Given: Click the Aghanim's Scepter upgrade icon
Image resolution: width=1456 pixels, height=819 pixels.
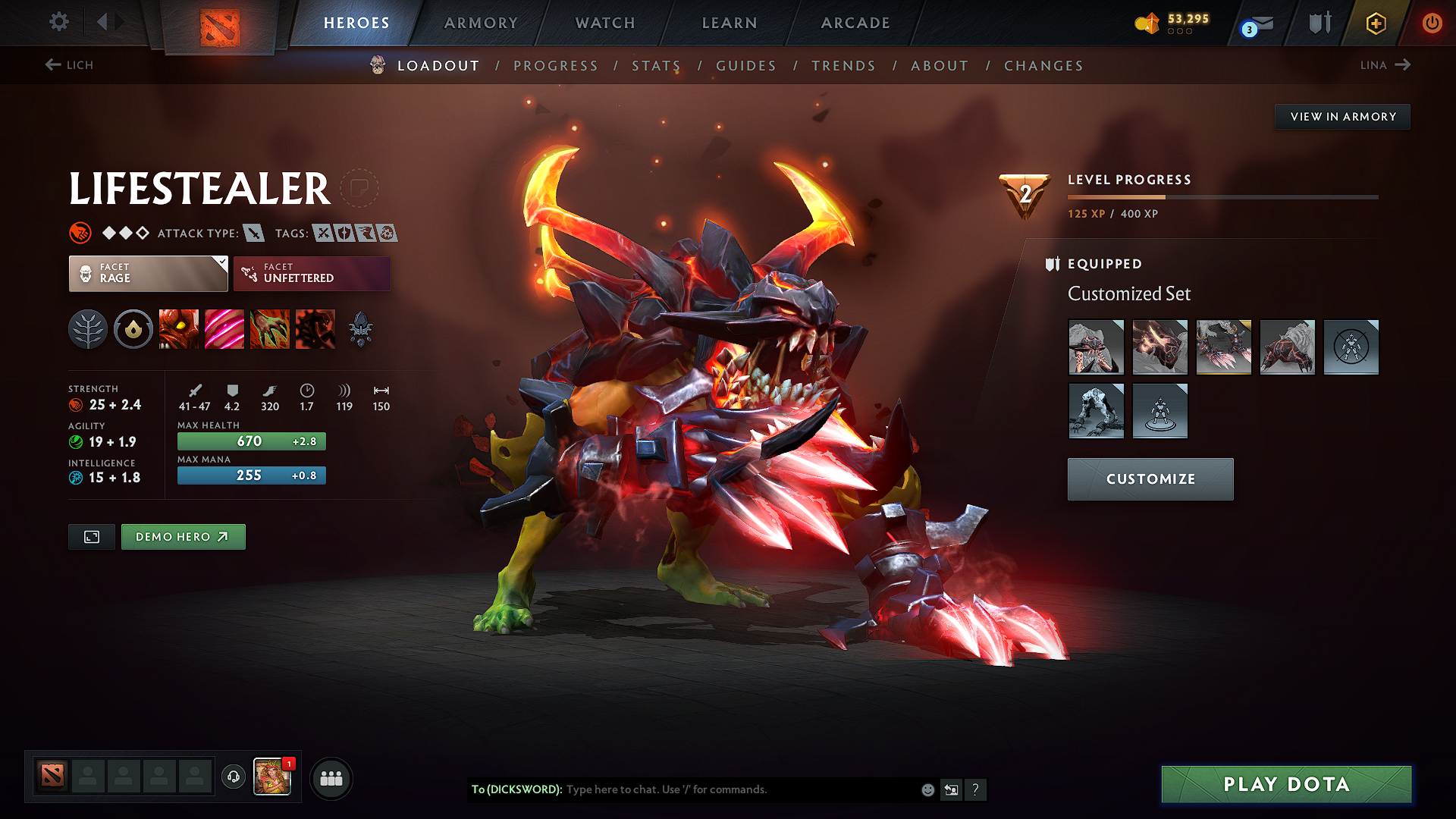Looking at the screenshot, I should (362, 328).
